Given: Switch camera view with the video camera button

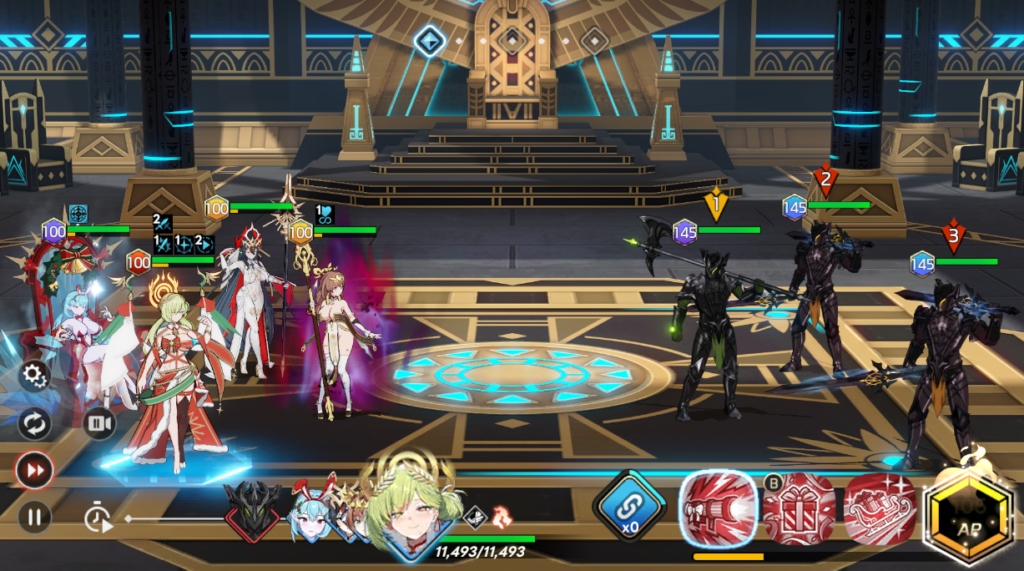Looking at the screenshot, I should pyautogui.click(x=99, y=423).
